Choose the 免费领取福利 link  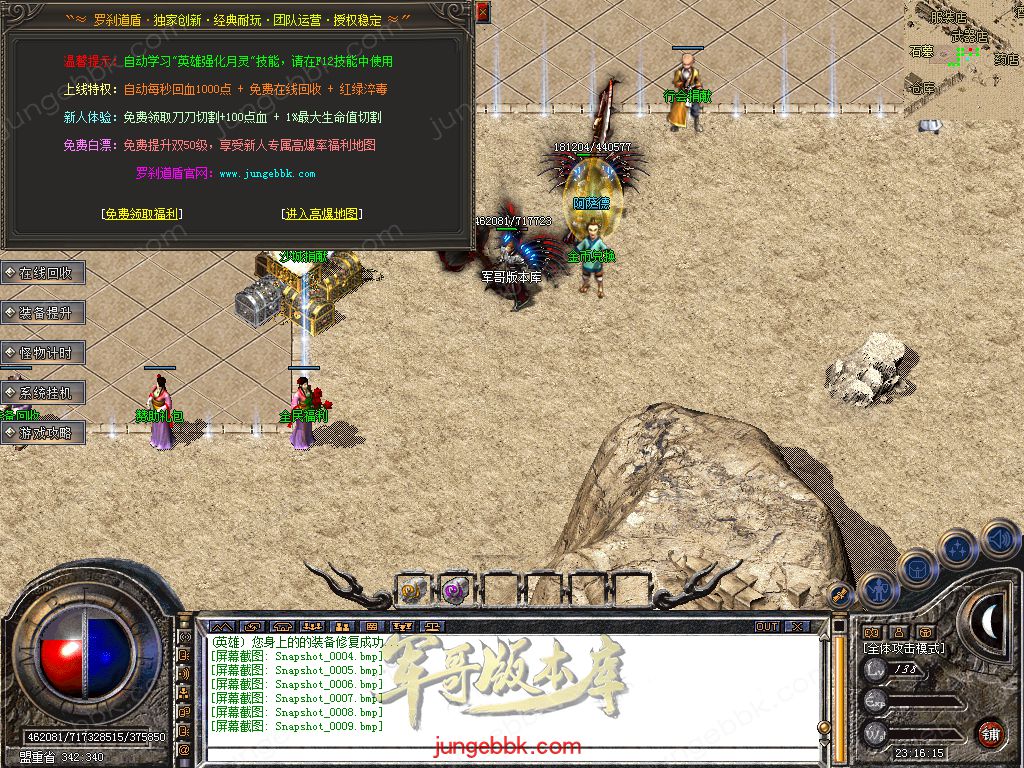(142, 214)
